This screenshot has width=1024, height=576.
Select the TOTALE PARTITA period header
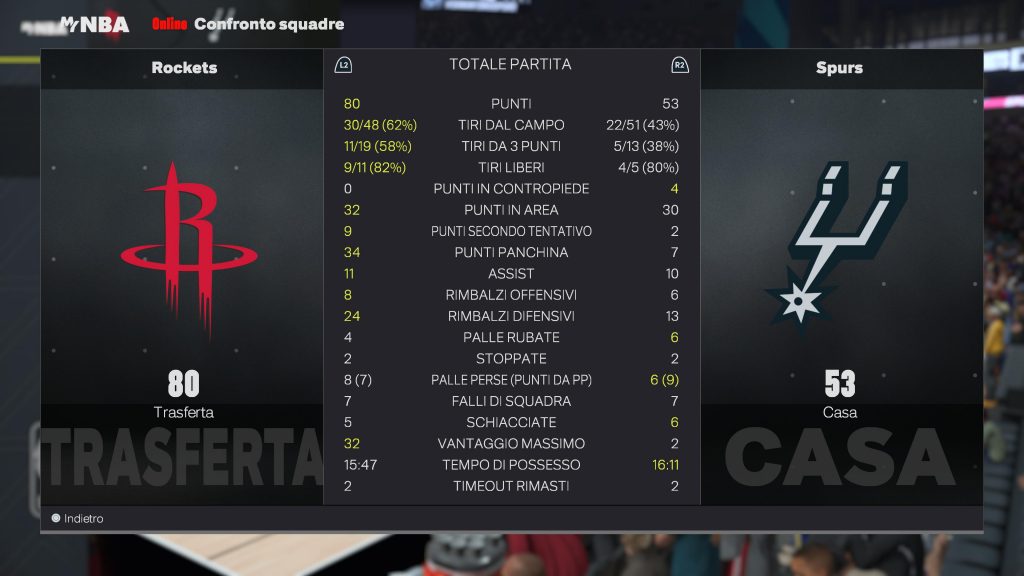pyautogui.click(x=510, y=65)
